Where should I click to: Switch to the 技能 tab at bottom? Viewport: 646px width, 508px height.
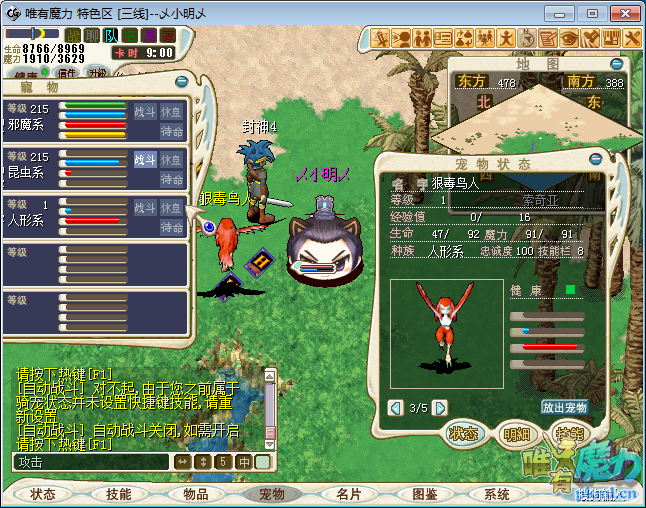(119, 494)
